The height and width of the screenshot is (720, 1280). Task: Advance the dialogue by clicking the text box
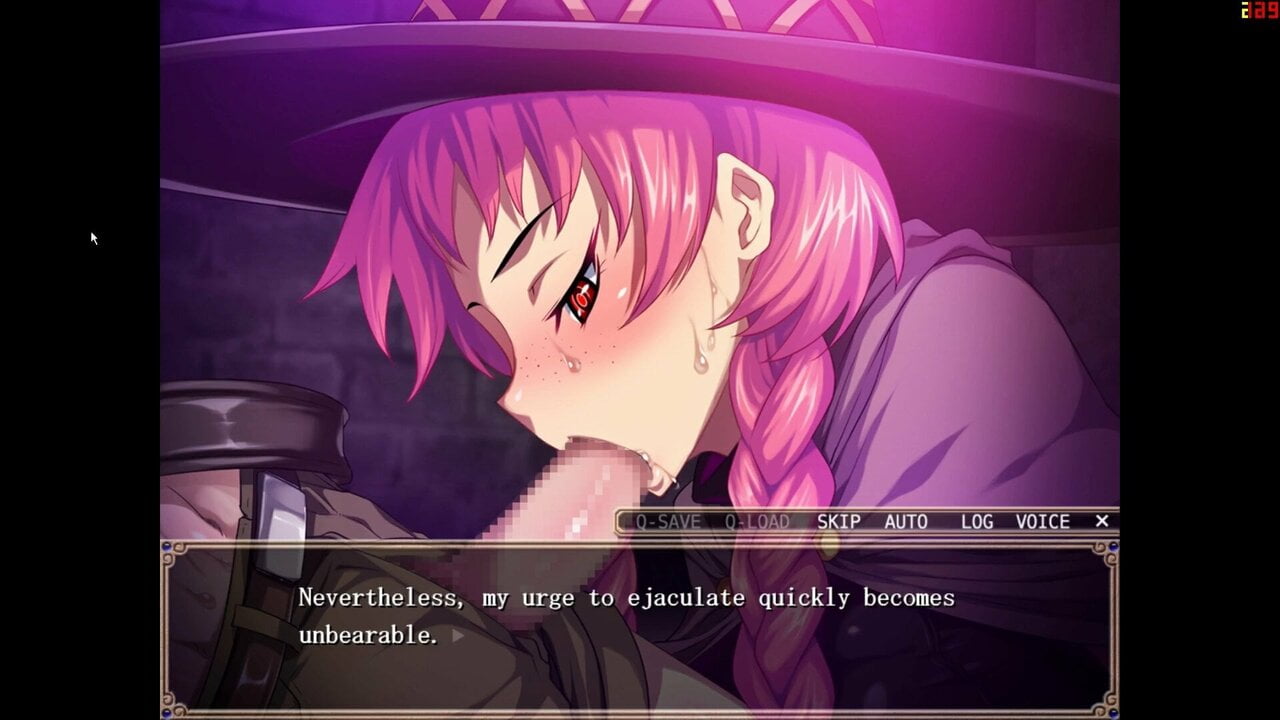[x=640, y=628]
